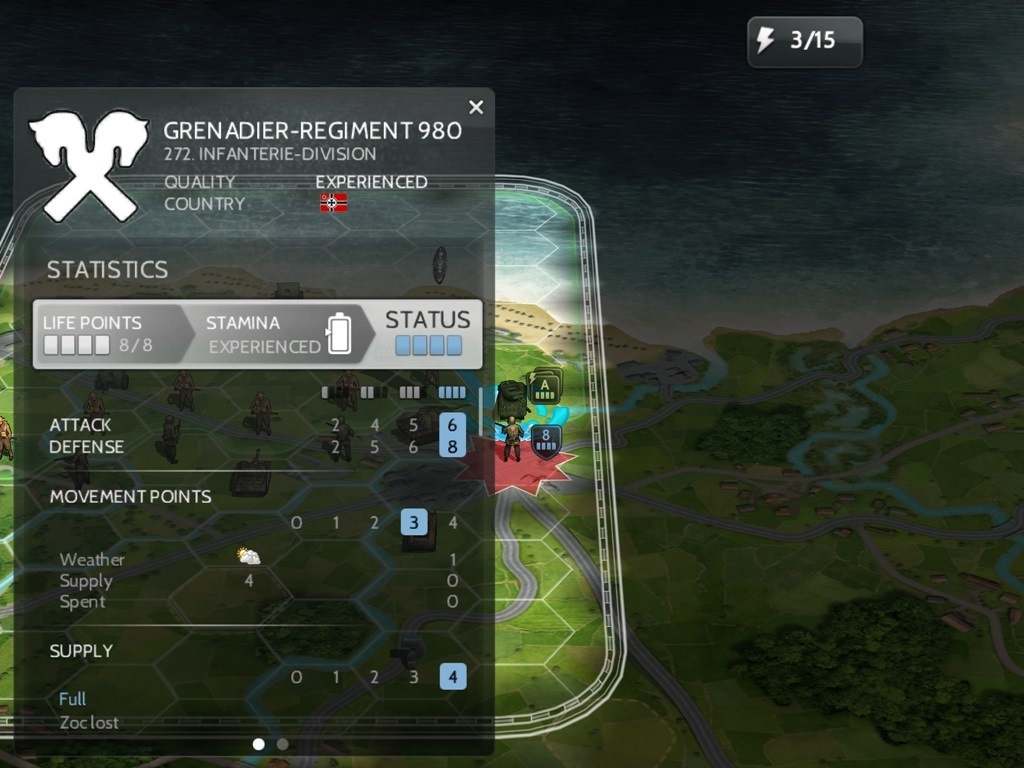Switch to the second panel page dot
The image size is (1024, 768).
(283, 744)
